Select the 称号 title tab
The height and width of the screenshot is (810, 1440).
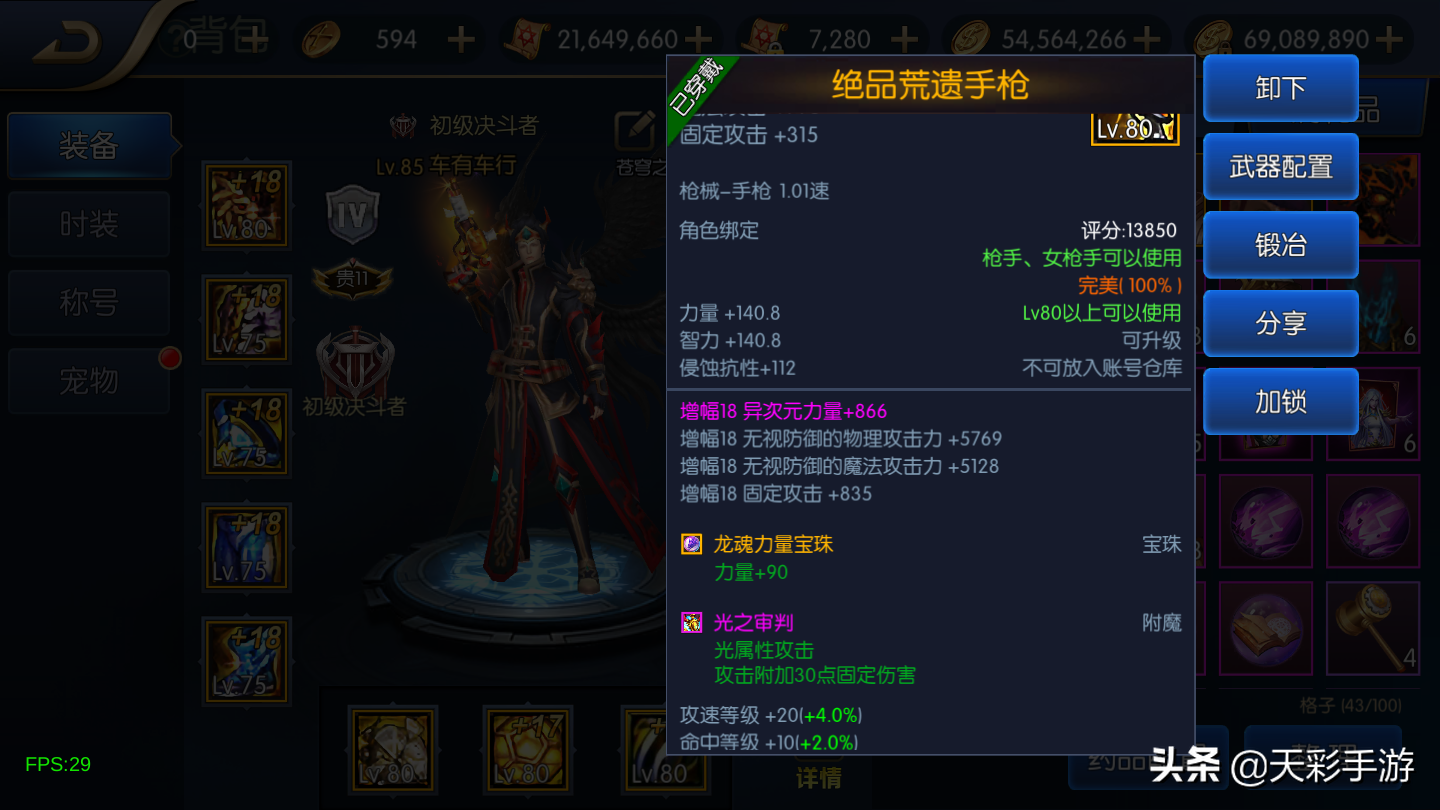pyautogui.click(x=88, y=302)
